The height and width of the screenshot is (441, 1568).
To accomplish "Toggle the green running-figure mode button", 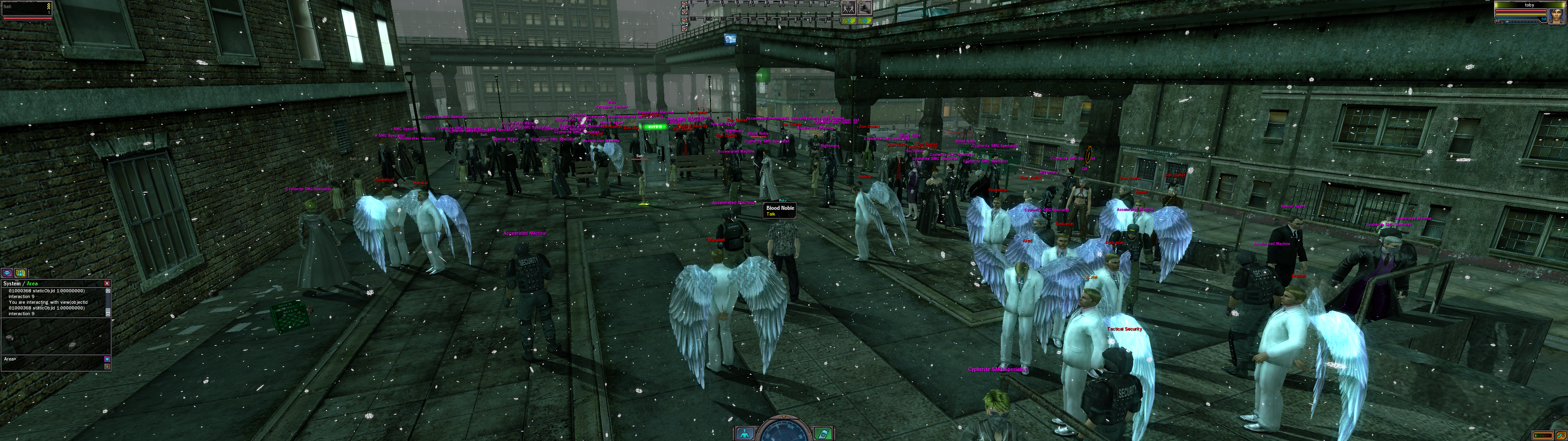I will click(x=849, y=21).
